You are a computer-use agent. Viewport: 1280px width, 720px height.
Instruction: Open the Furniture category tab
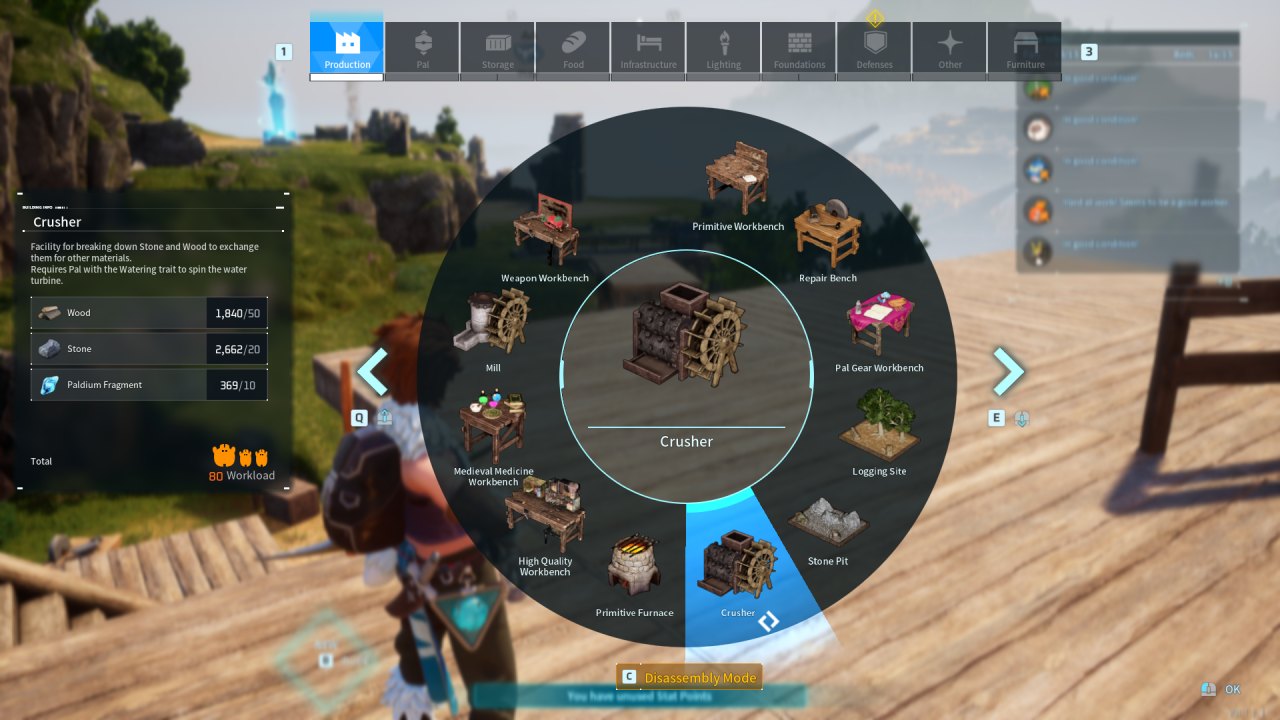1024,45
